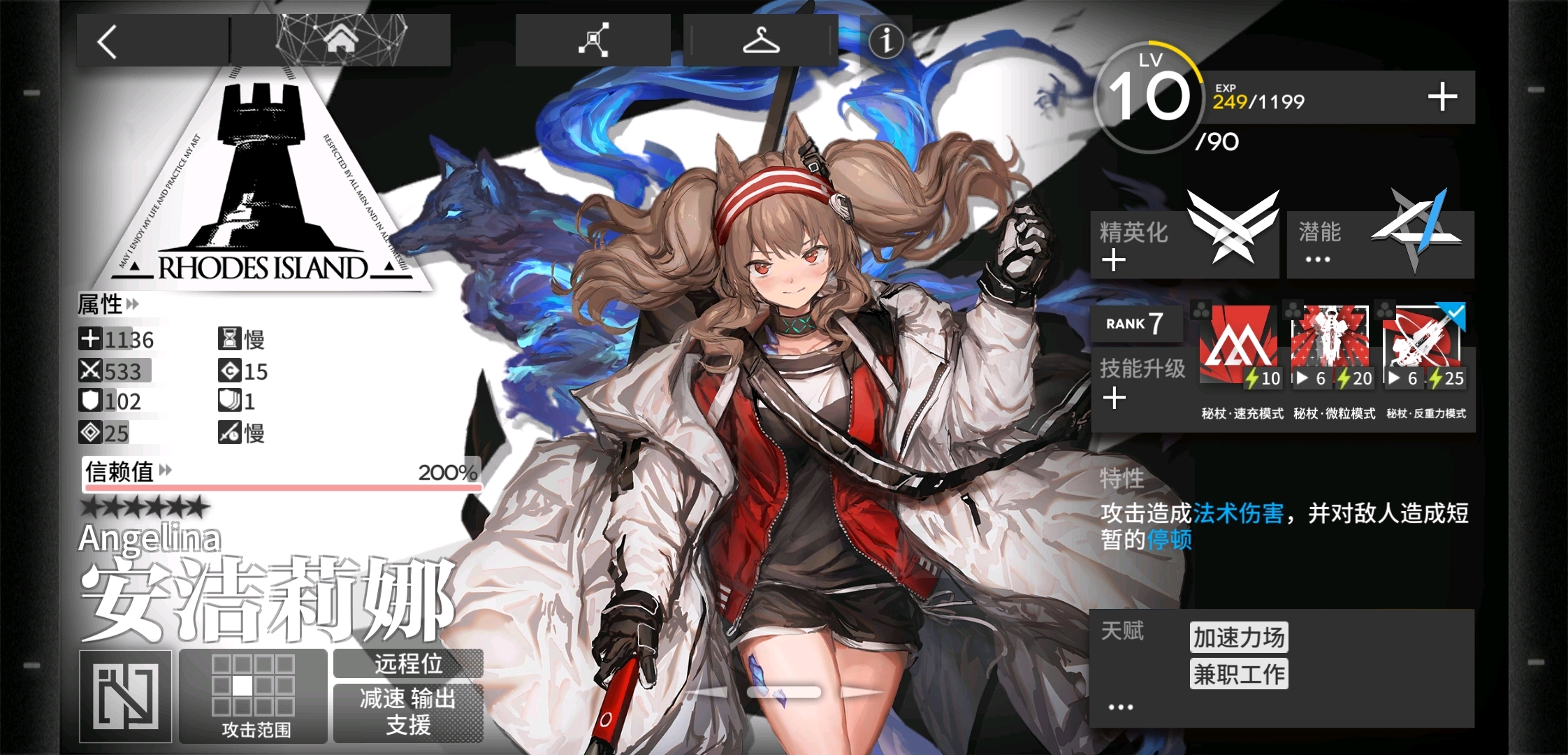The image size is (1568, 755).
Task: Open the 加速力场 talent entry
Action: pos(1239,637)
